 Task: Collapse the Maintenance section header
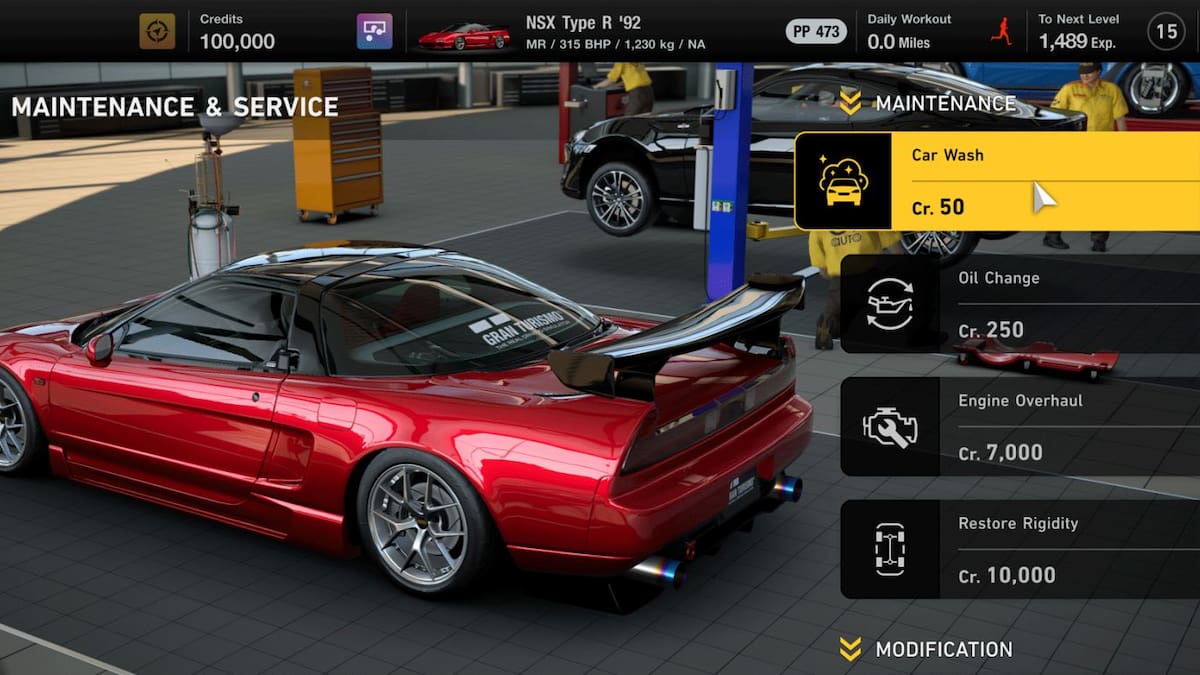[x=927, y=103]
